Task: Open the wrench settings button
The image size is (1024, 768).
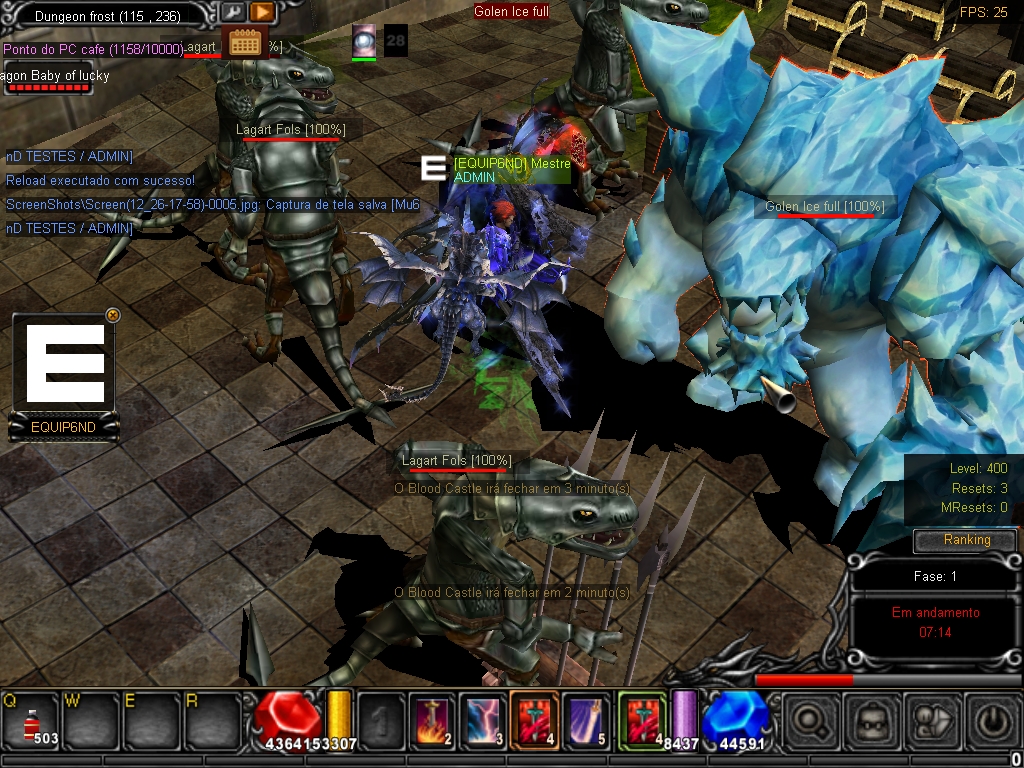Action: coord(232,12)
